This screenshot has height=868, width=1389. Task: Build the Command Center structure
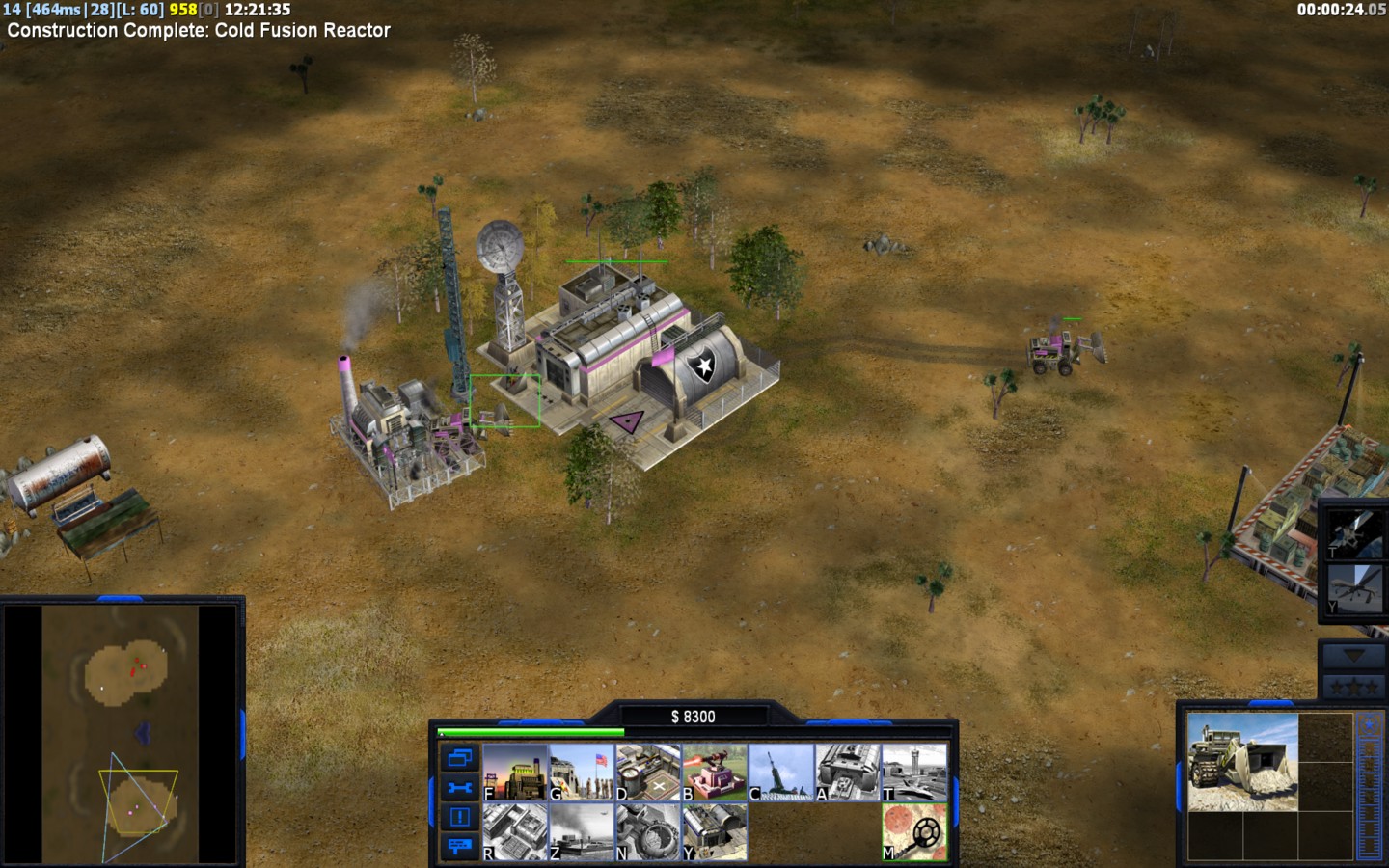click(x=715, y=831)
